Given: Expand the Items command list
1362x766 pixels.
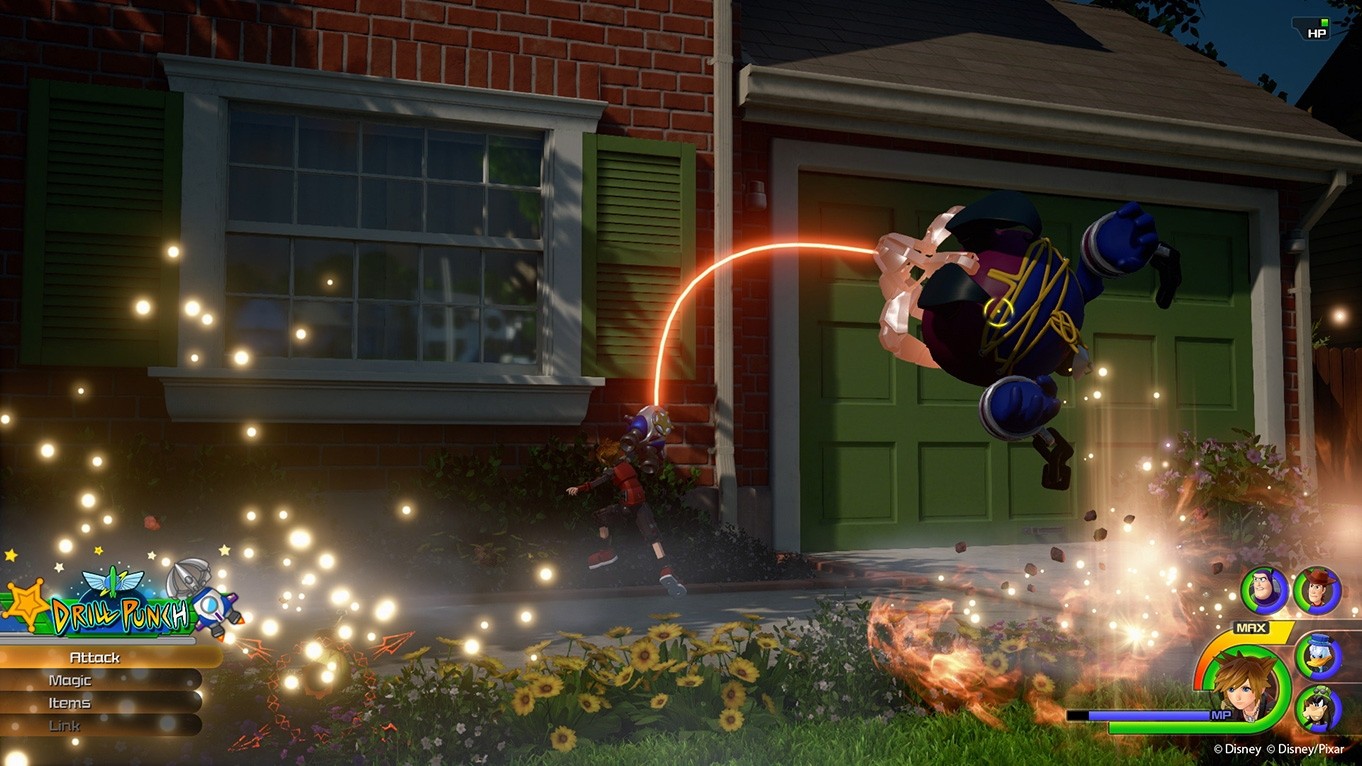Looking at the screenshot, I should (68, 701).
